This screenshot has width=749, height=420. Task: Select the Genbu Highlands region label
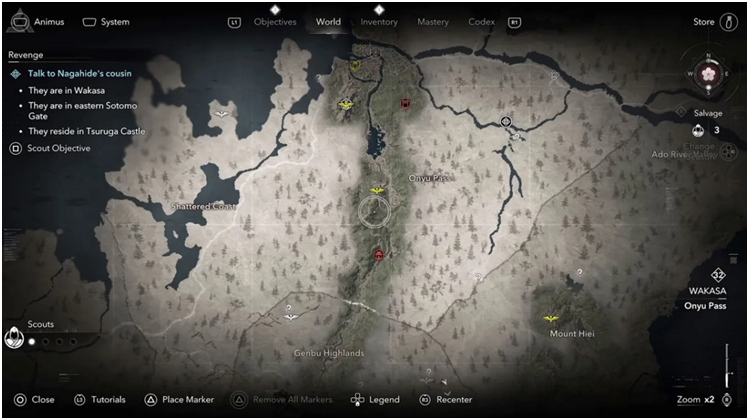coord(329,353)
